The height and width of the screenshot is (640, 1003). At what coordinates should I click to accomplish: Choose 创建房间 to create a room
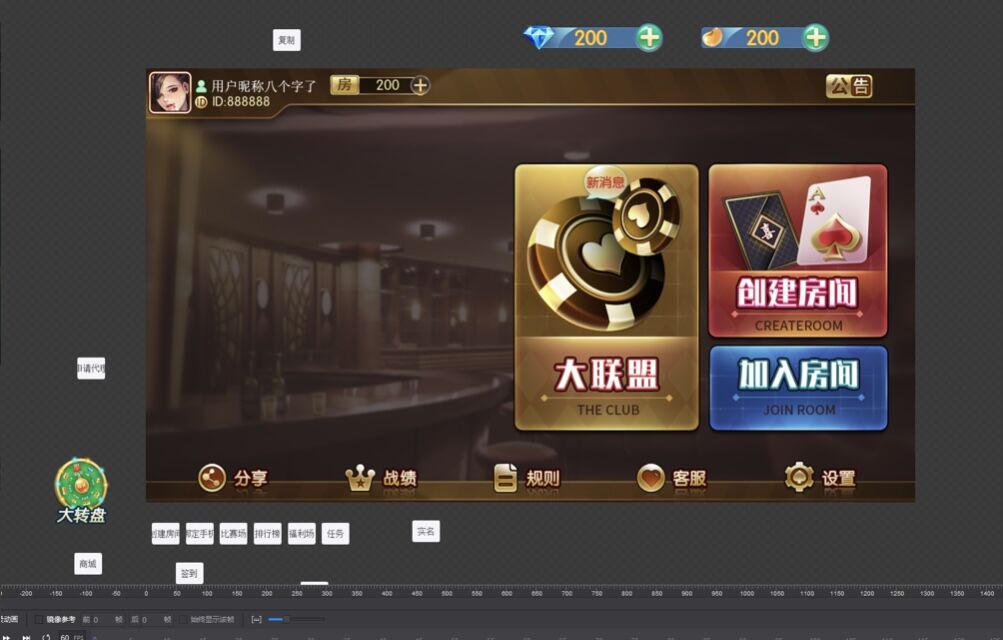point(798,251)
